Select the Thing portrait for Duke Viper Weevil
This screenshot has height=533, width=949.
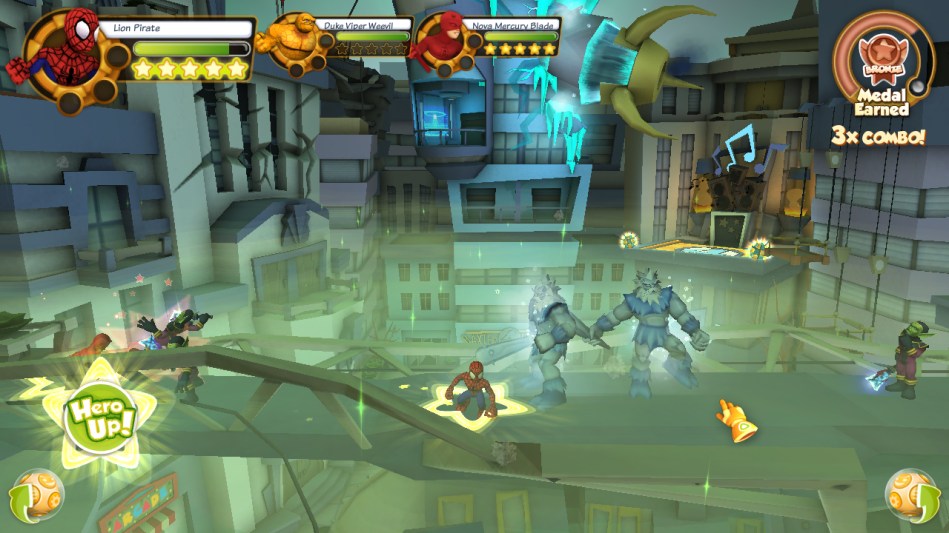[288, 39]
